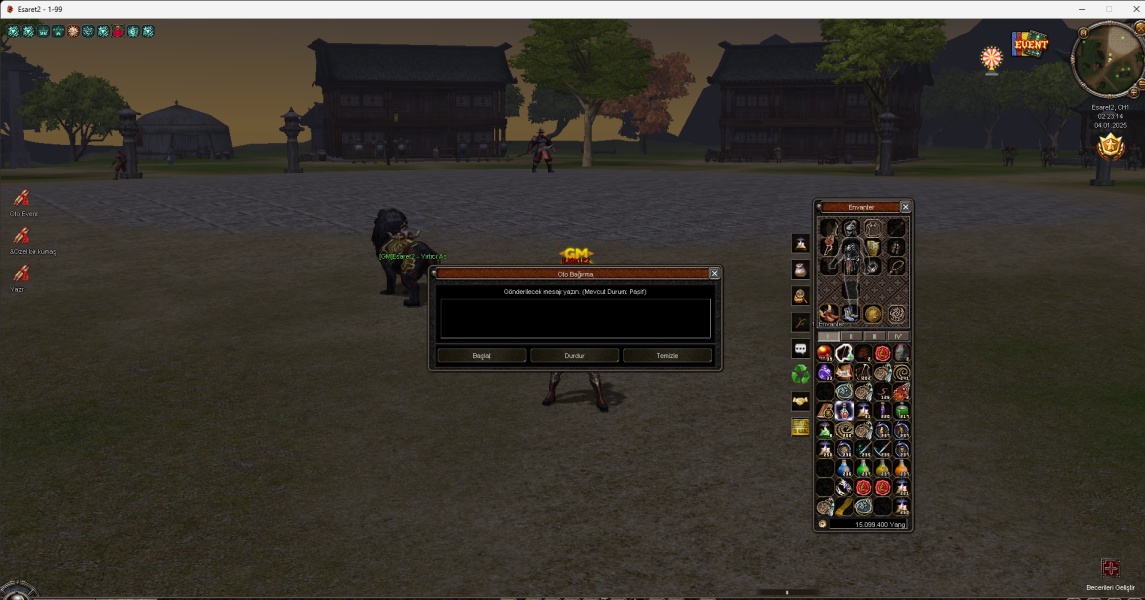Clear the message with Temizle
The width and height of the screenshot is (1145, 600).
click(667, 355)
